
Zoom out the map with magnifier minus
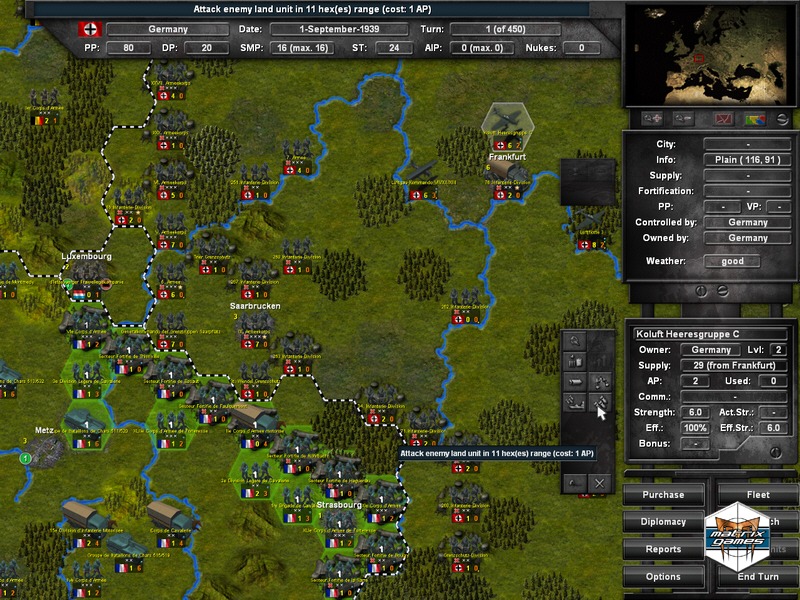pos(685,119)
